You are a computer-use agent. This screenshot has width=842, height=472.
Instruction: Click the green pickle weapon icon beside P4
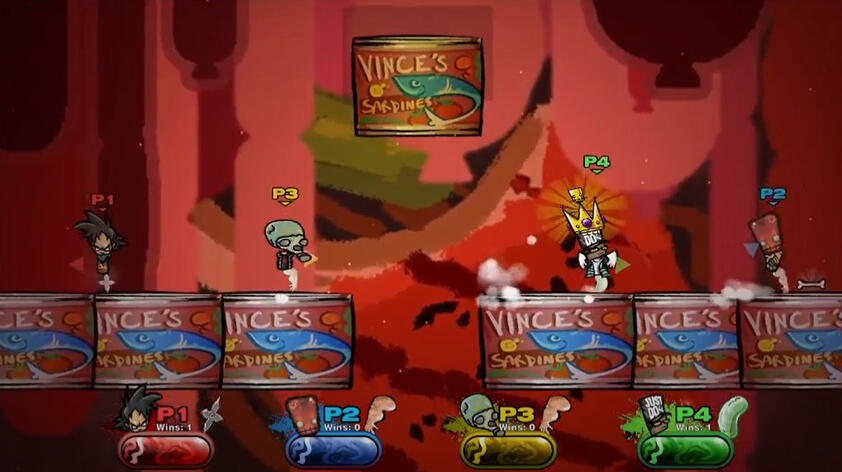pos(733,413)
